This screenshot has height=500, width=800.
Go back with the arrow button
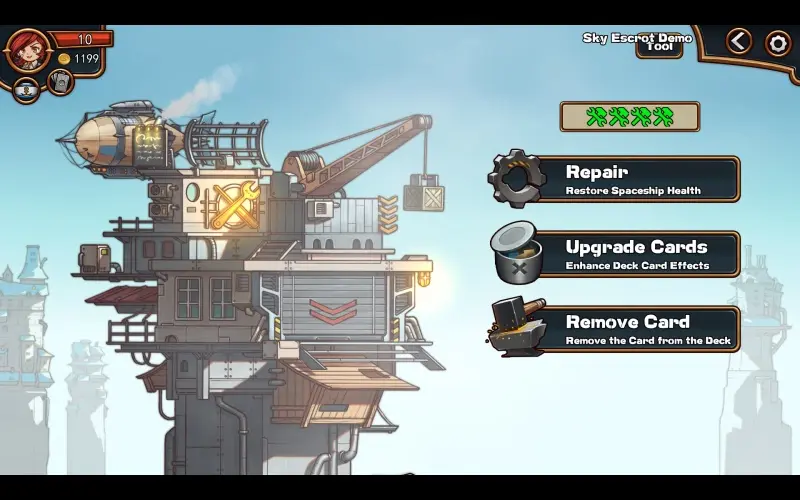point(738,42)
